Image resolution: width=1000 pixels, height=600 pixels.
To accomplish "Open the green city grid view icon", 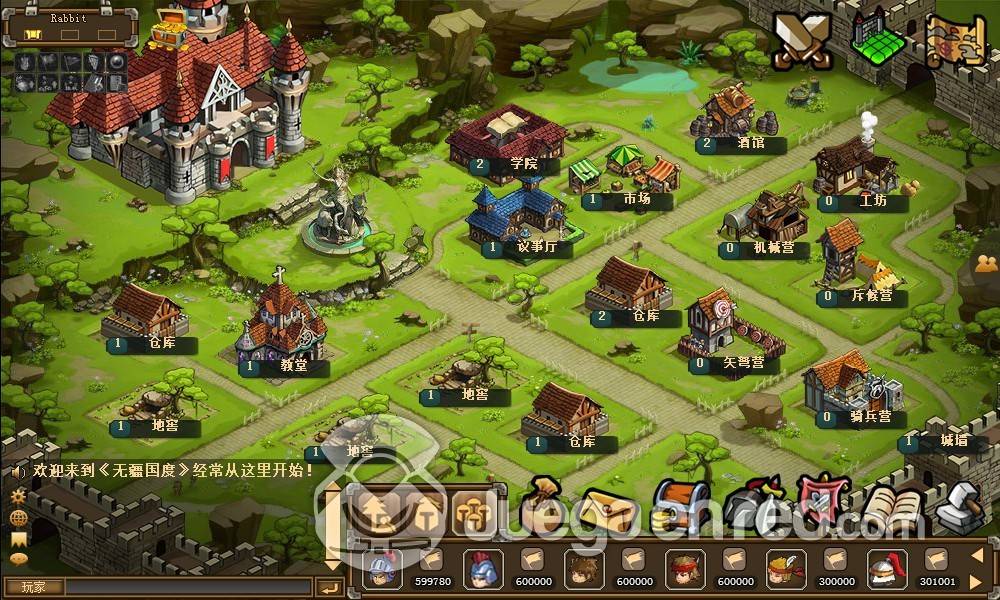I will 877,40.
